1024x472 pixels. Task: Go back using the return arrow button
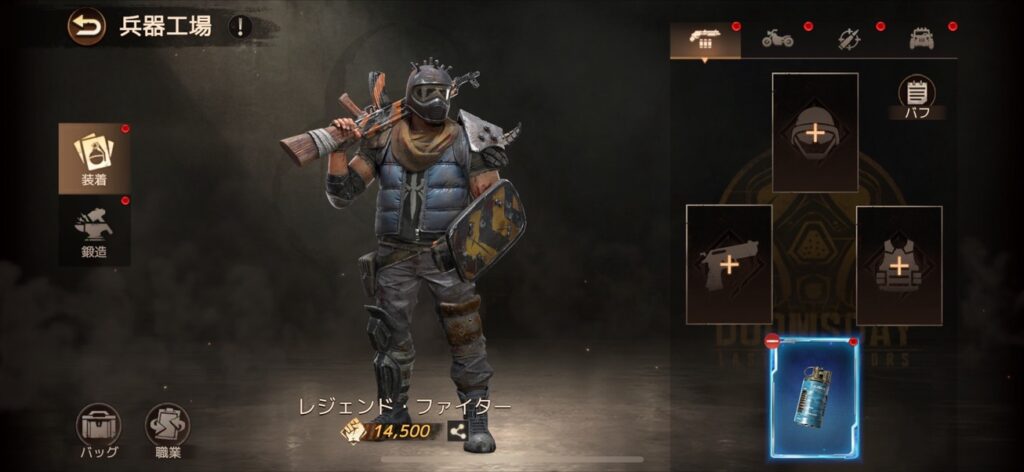pos(86,26)
